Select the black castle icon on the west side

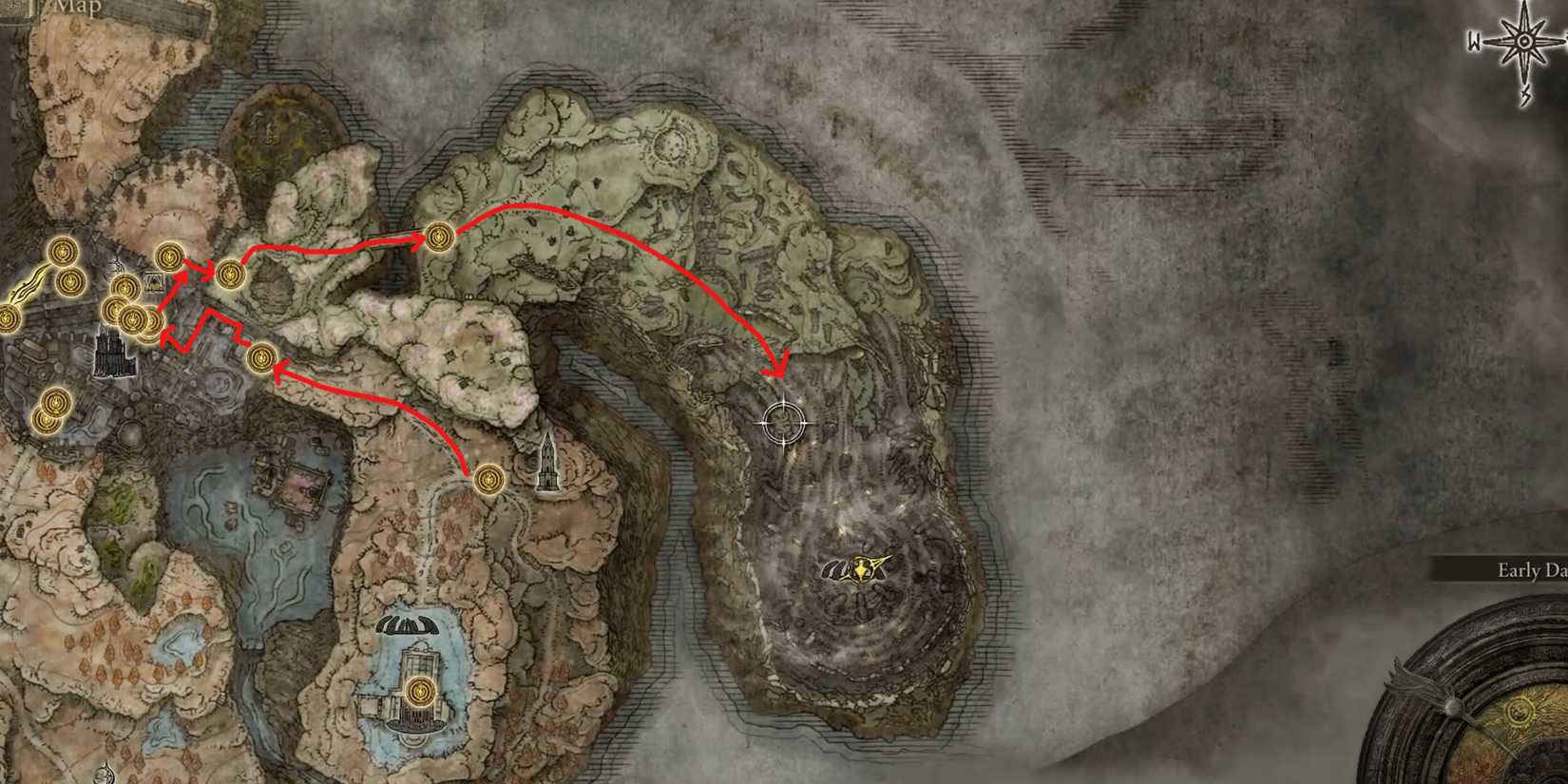[114, 355]
